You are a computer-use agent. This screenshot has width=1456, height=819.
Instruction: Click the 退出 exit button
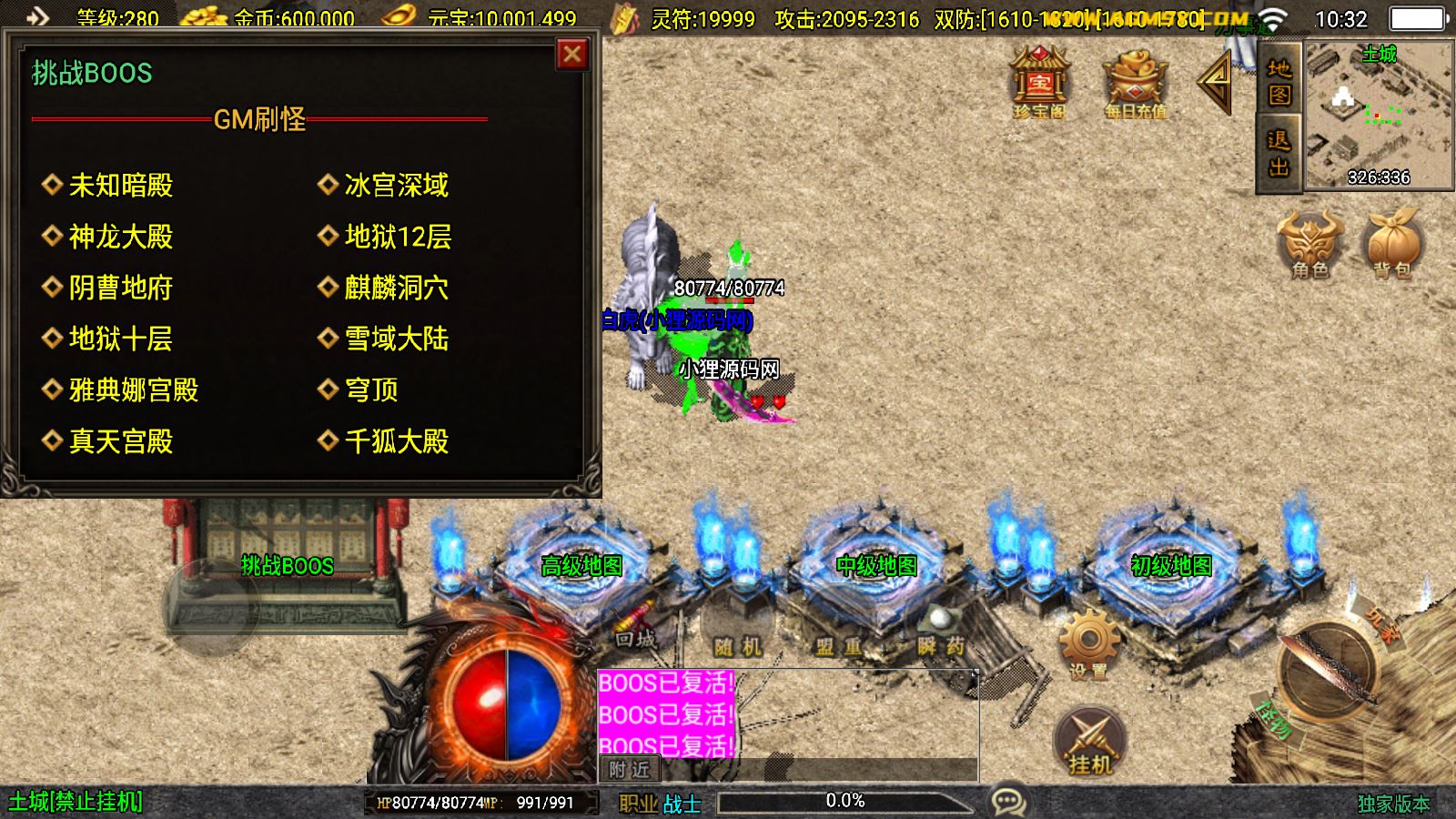point(1279,153)
